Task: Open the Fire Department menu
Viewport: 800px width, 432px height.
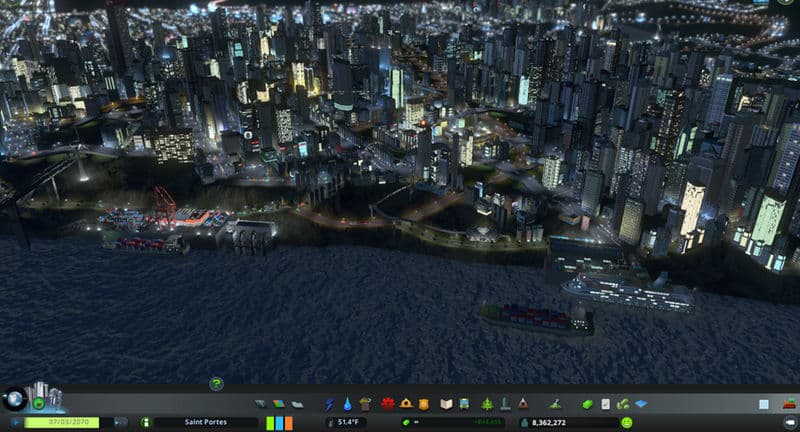Action: point(406,404)
